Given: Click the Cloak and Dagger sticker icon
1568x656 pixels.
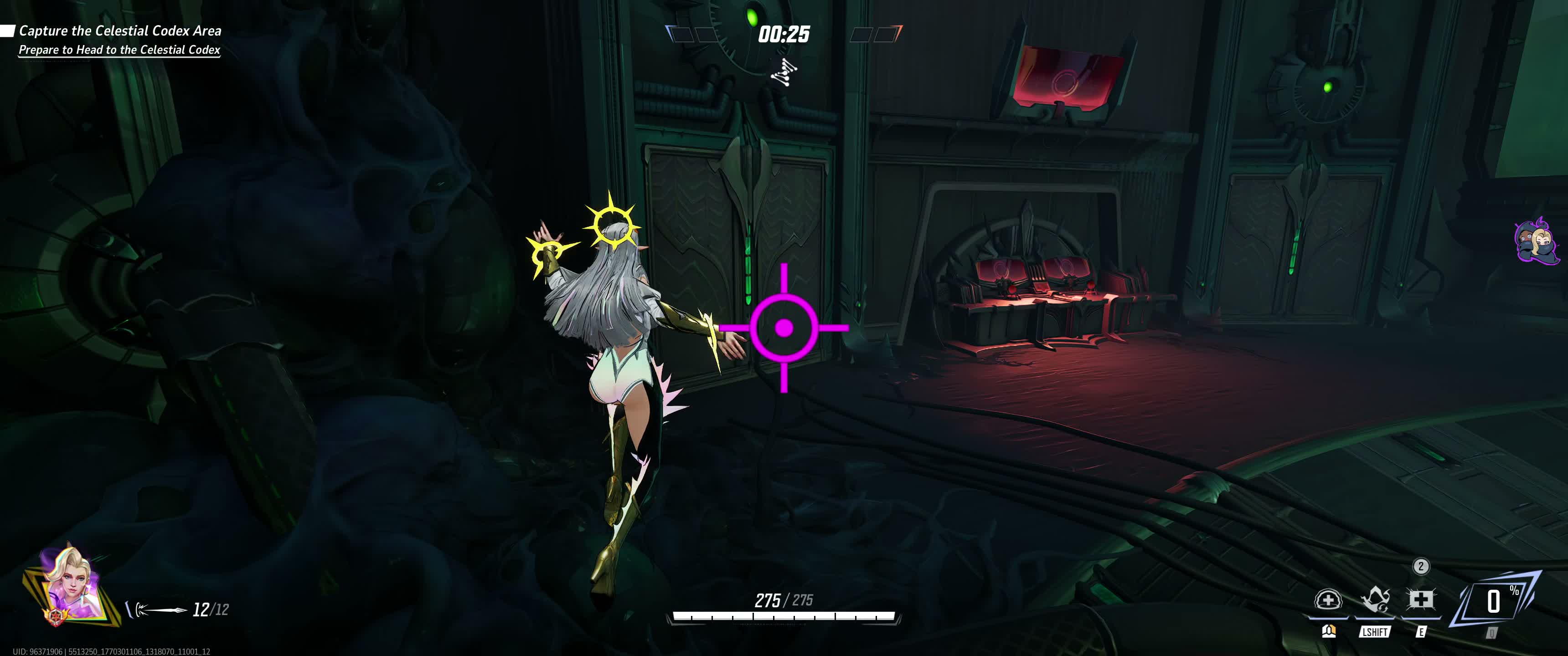Looking at the screenshot, I should click(1536, 241).
